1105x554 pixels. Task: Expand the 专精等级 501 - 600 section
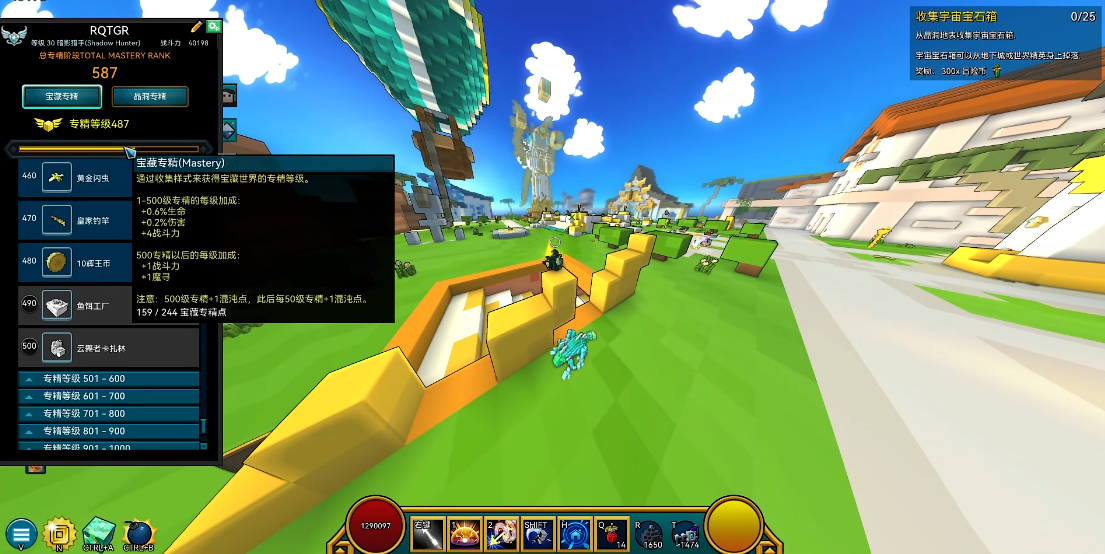108,379
